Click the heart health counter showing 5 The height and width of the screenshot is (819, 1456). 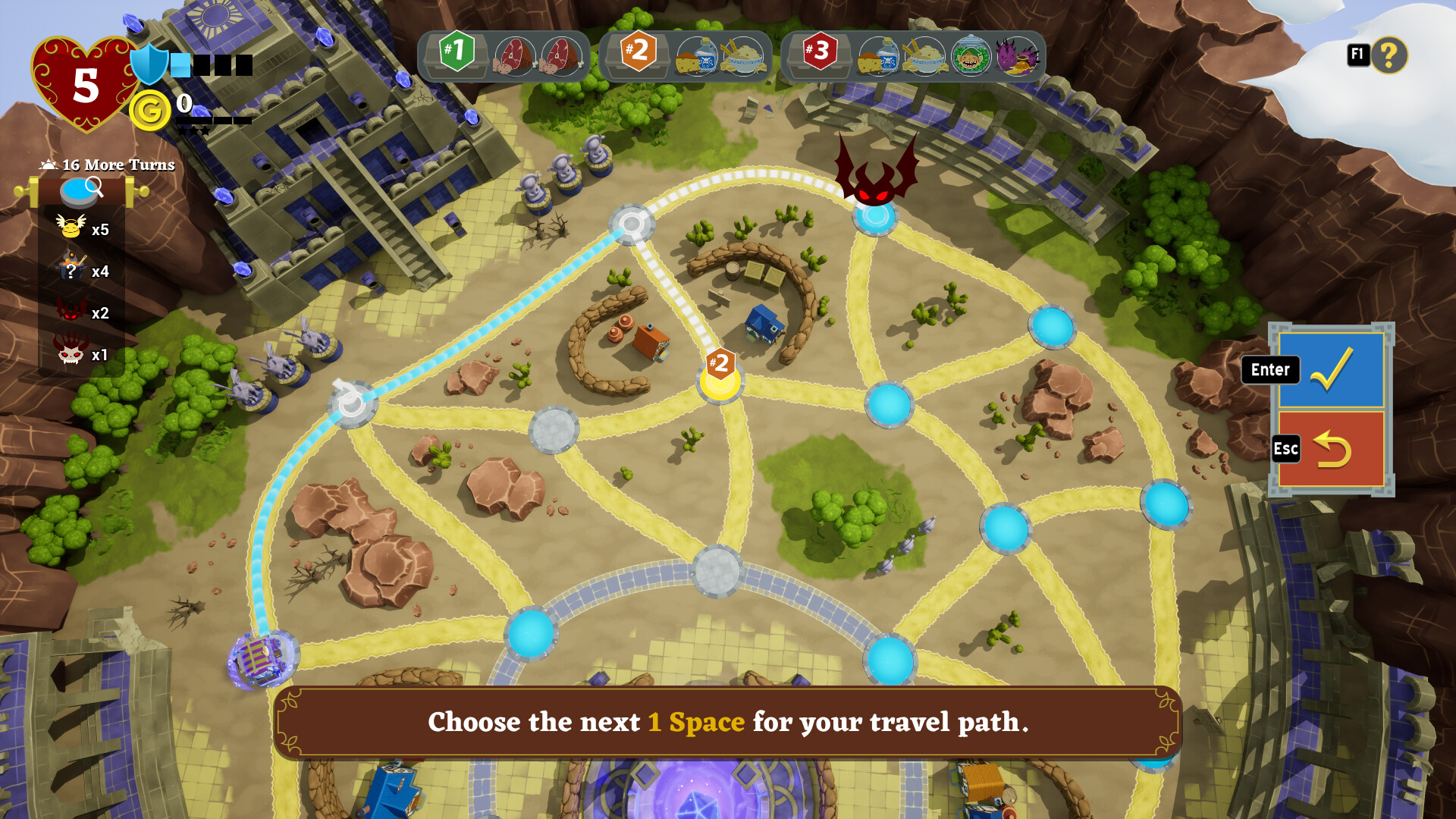click(x=86, y=83)
